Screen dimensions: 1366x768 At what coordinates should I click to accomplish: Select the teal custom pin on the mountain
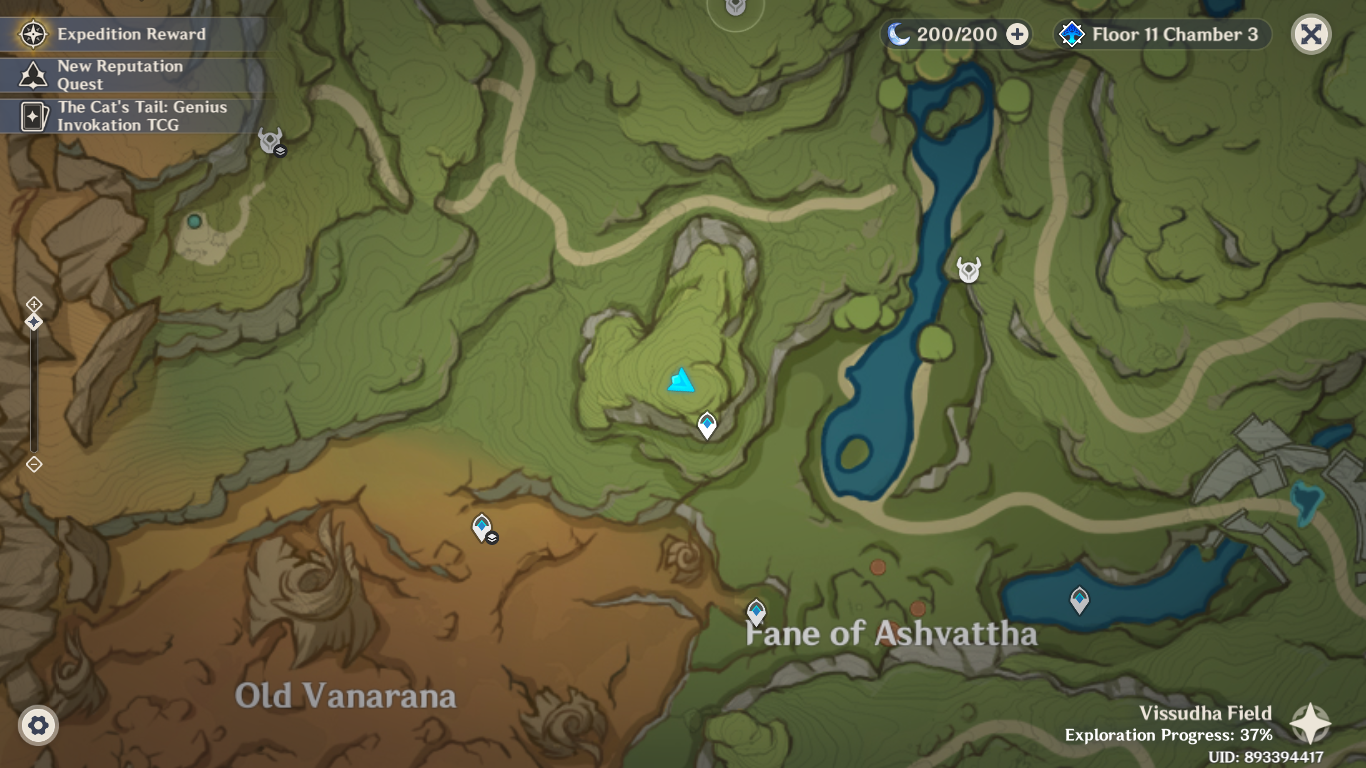(679, 380)
